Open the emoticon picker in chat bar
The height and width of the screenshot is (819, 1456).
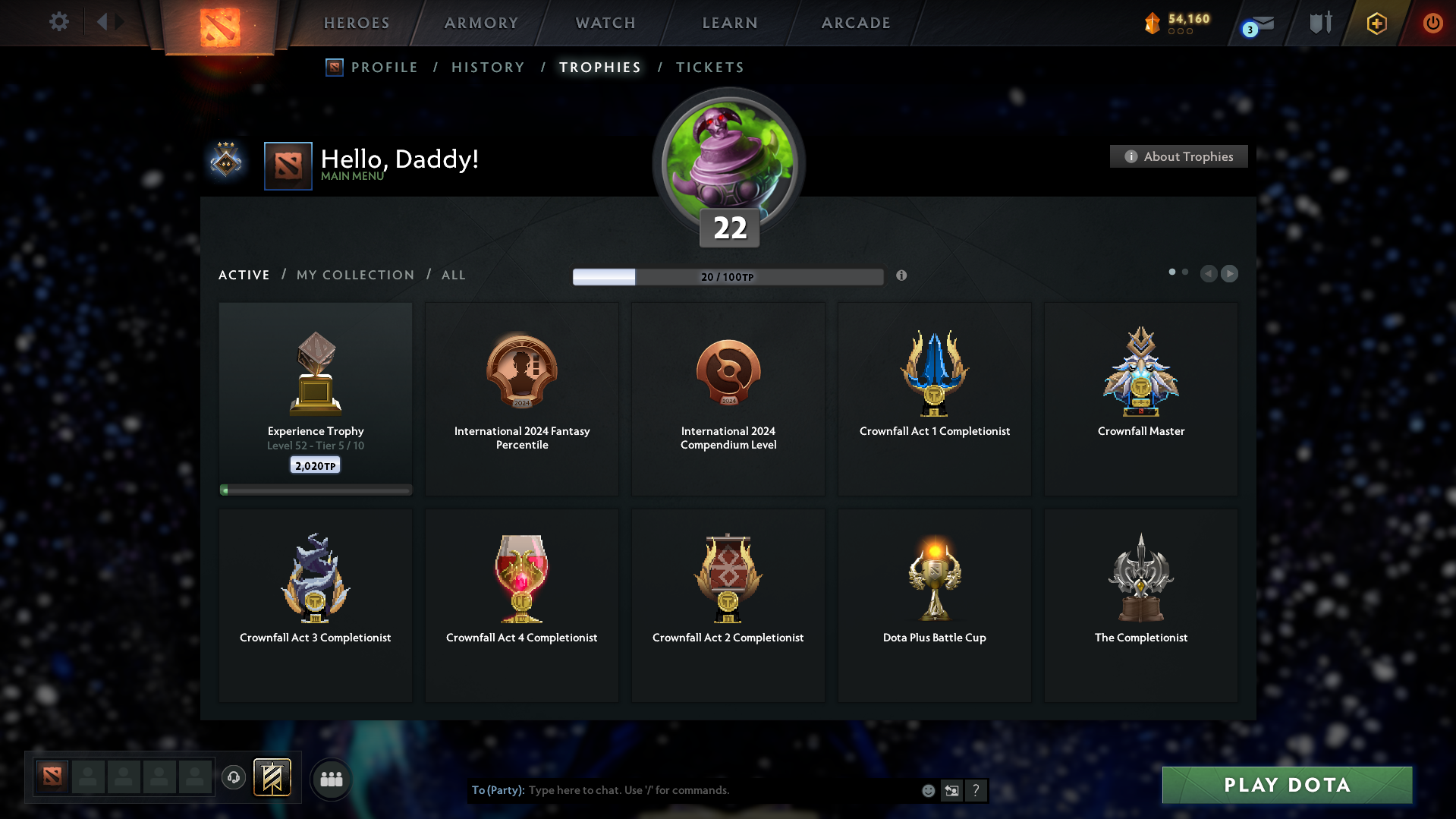[927, 790]
